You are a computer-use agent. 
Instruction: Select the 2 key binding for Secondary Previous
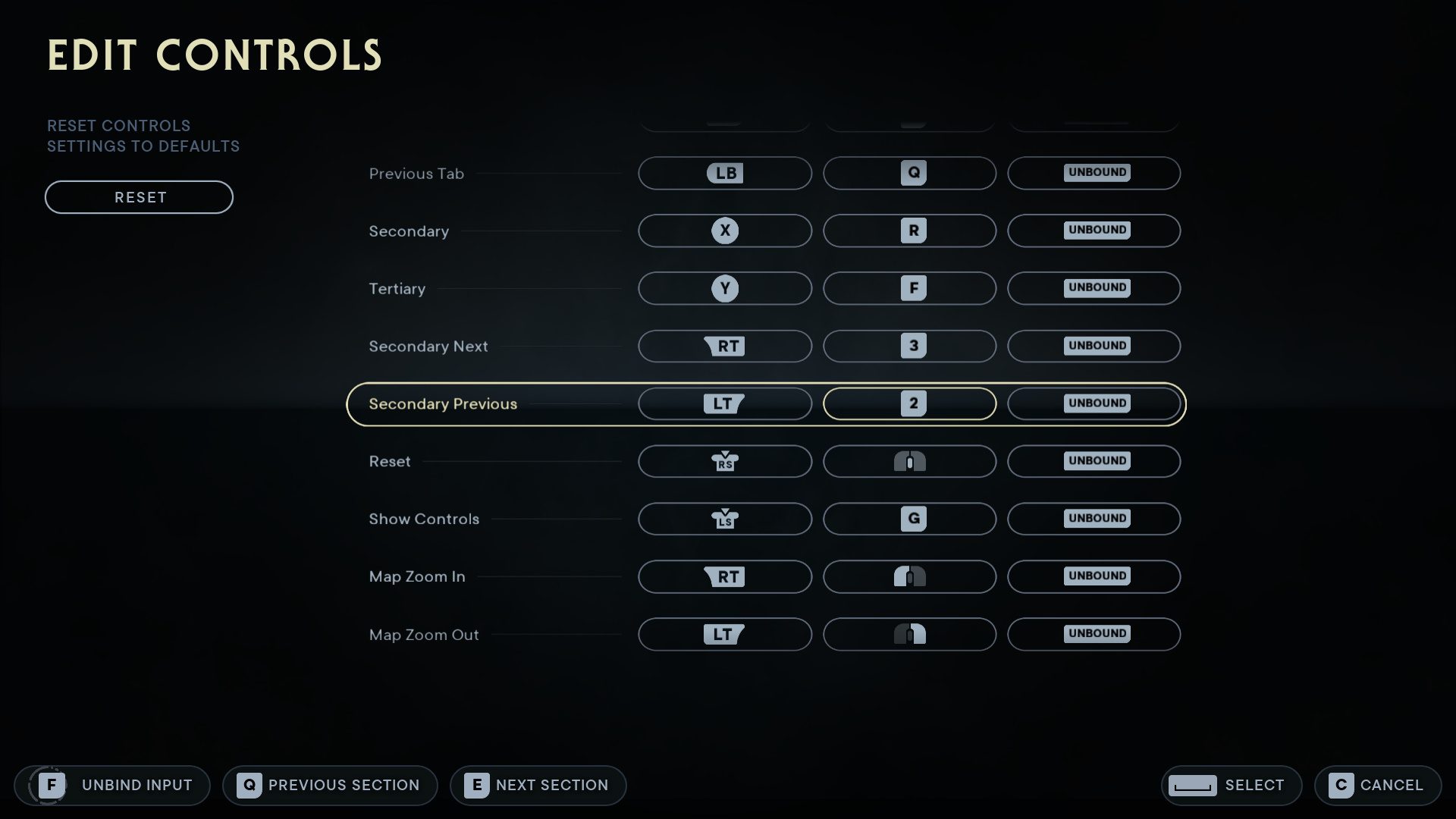tap(909, 403)
